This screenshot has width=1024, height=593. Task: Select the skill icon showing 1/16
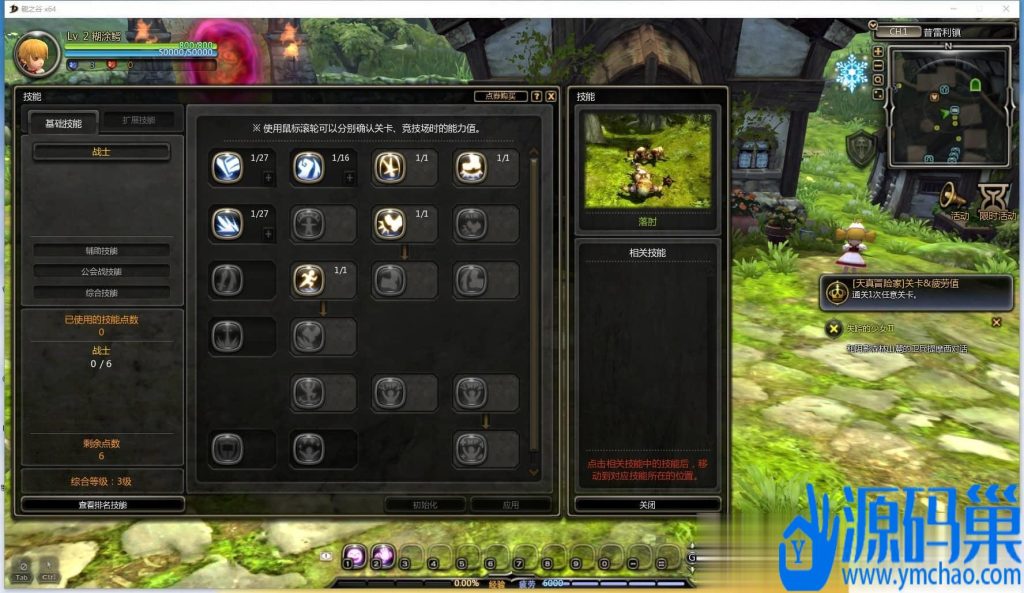point(308,167)
